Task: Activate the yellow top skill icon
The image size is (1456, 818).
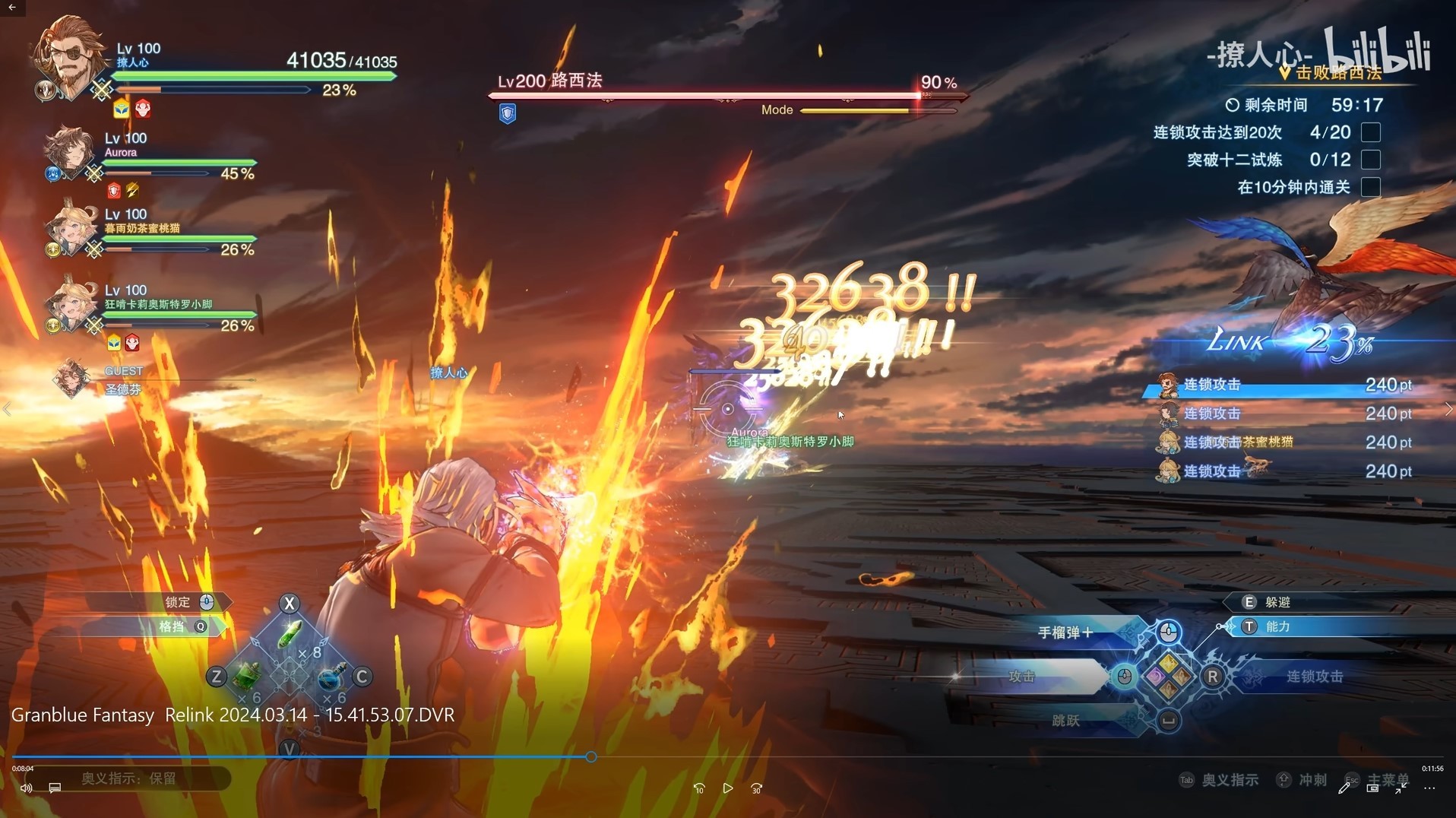Action: 1169,663
